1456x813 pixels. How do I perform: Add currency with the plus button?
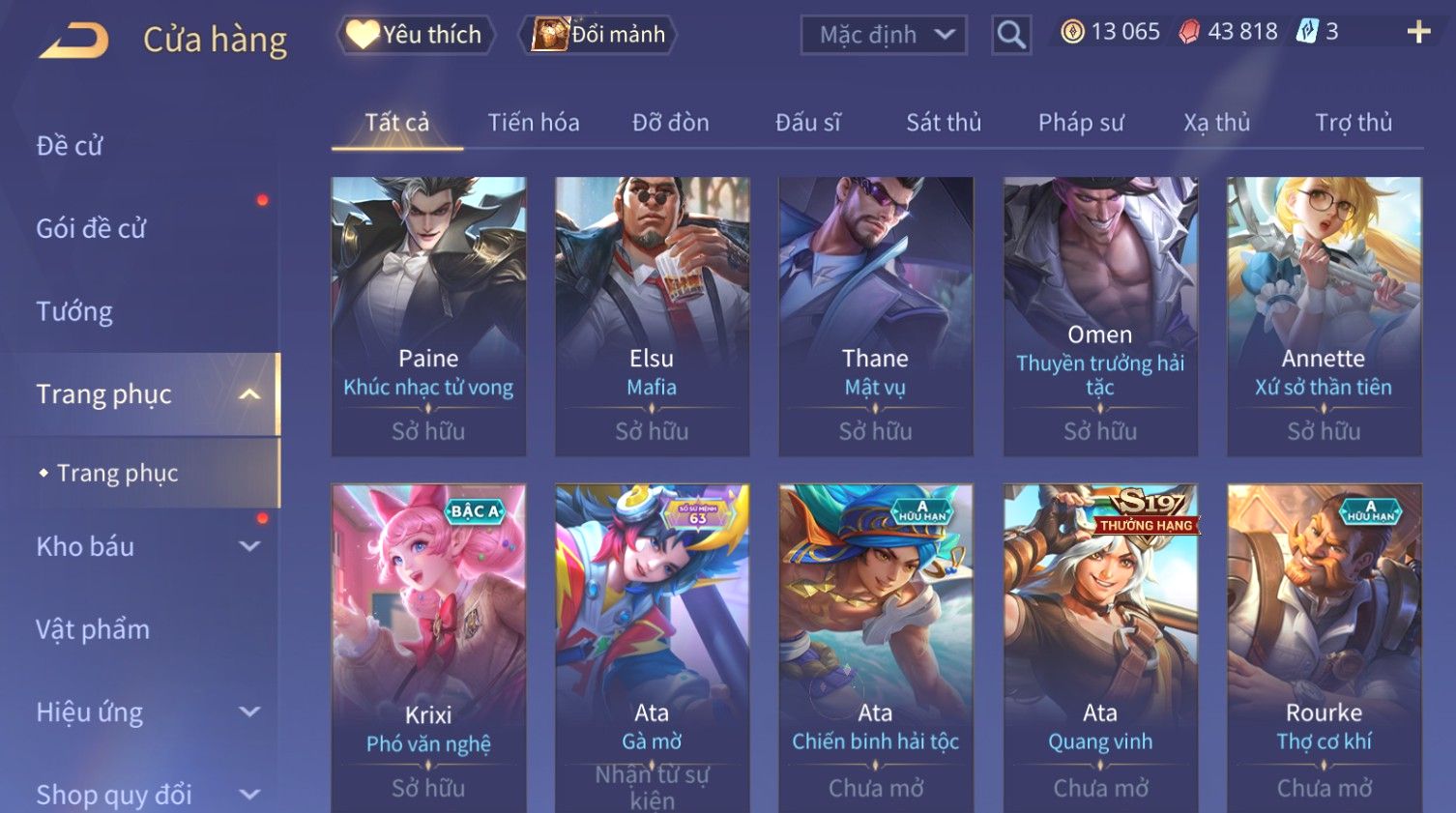1418,32
